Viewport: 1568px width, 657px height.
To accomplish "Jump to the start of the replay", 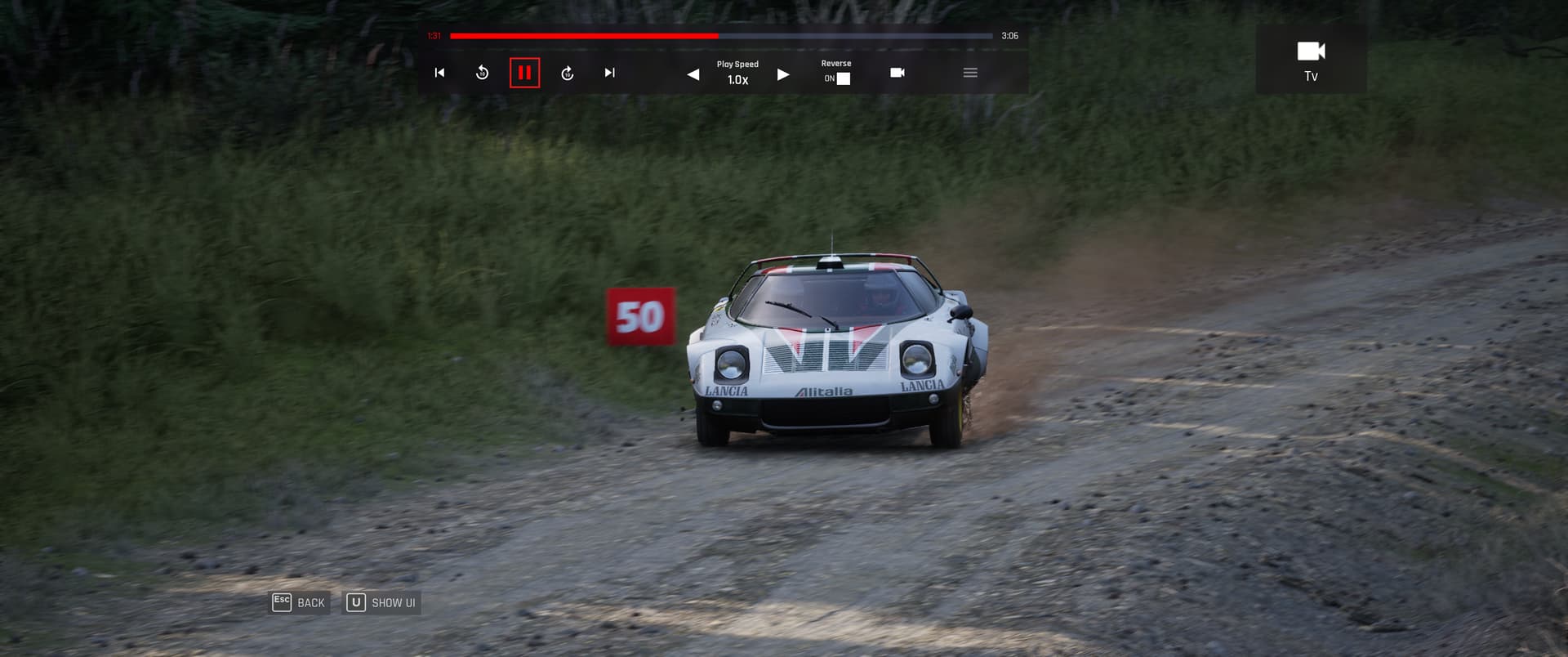I will pos(439,73).
